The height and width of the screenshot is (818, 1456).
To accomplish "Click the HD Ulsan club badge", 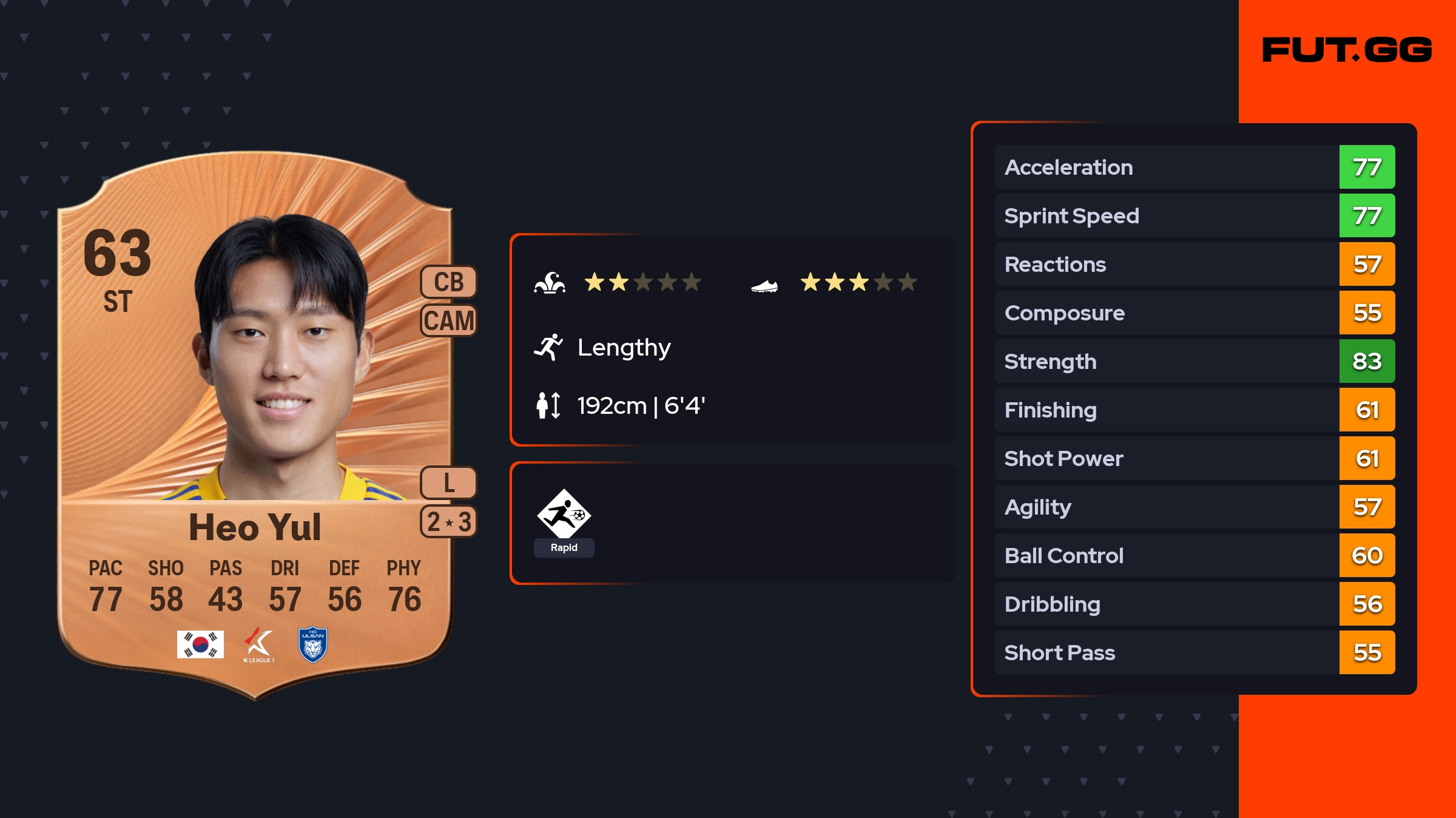I will click(313, 644).
